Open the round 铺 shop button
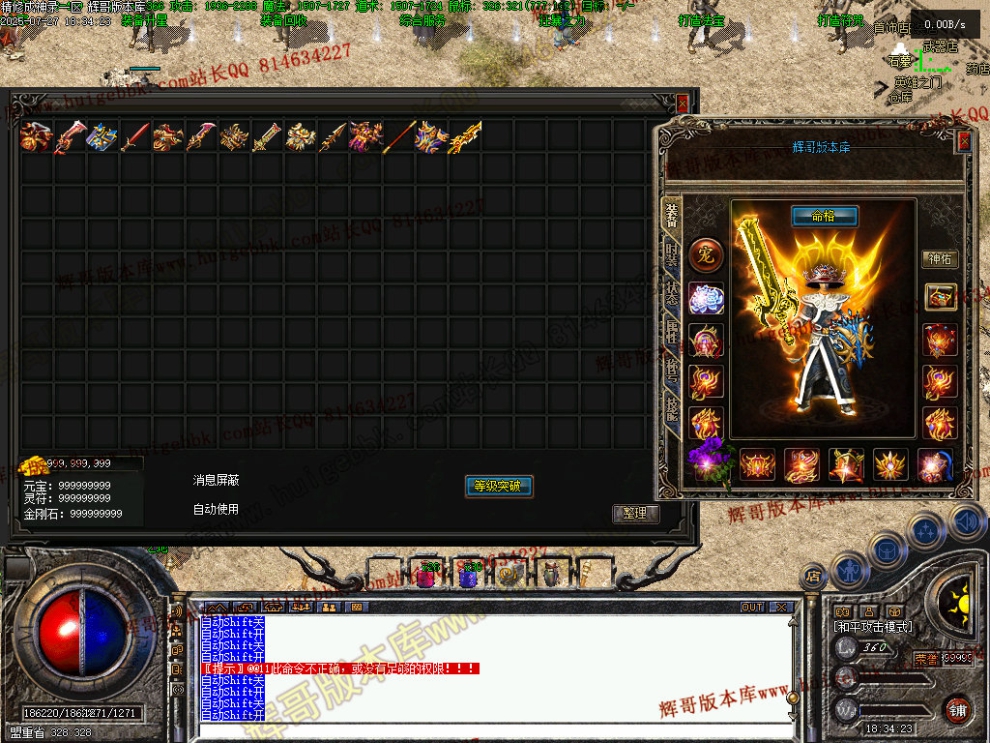The image size is (990, 743). pyautogui.click(x=957, y=709)
